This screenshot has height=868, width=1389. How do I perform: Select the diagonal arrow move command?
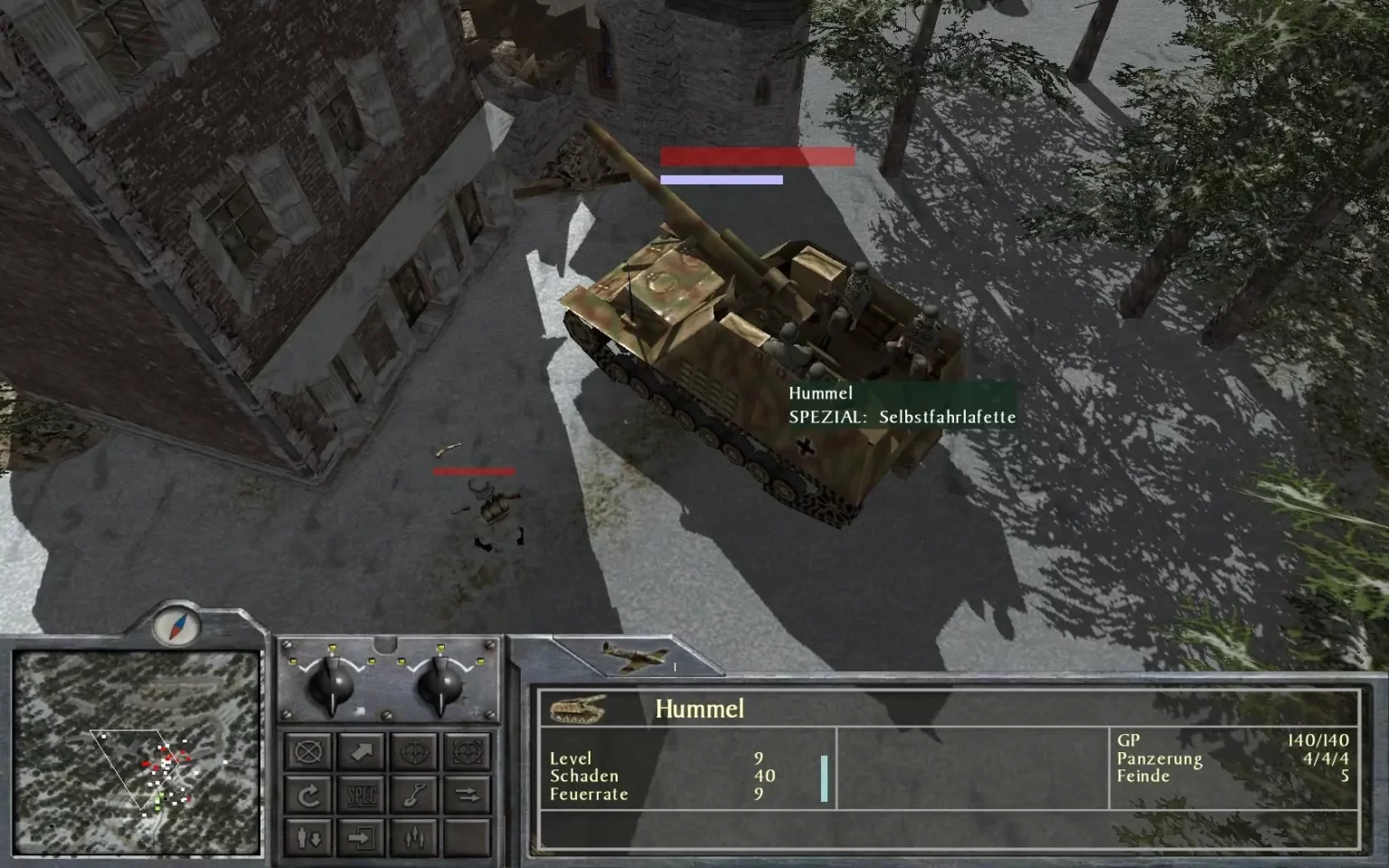coord(362,751)
